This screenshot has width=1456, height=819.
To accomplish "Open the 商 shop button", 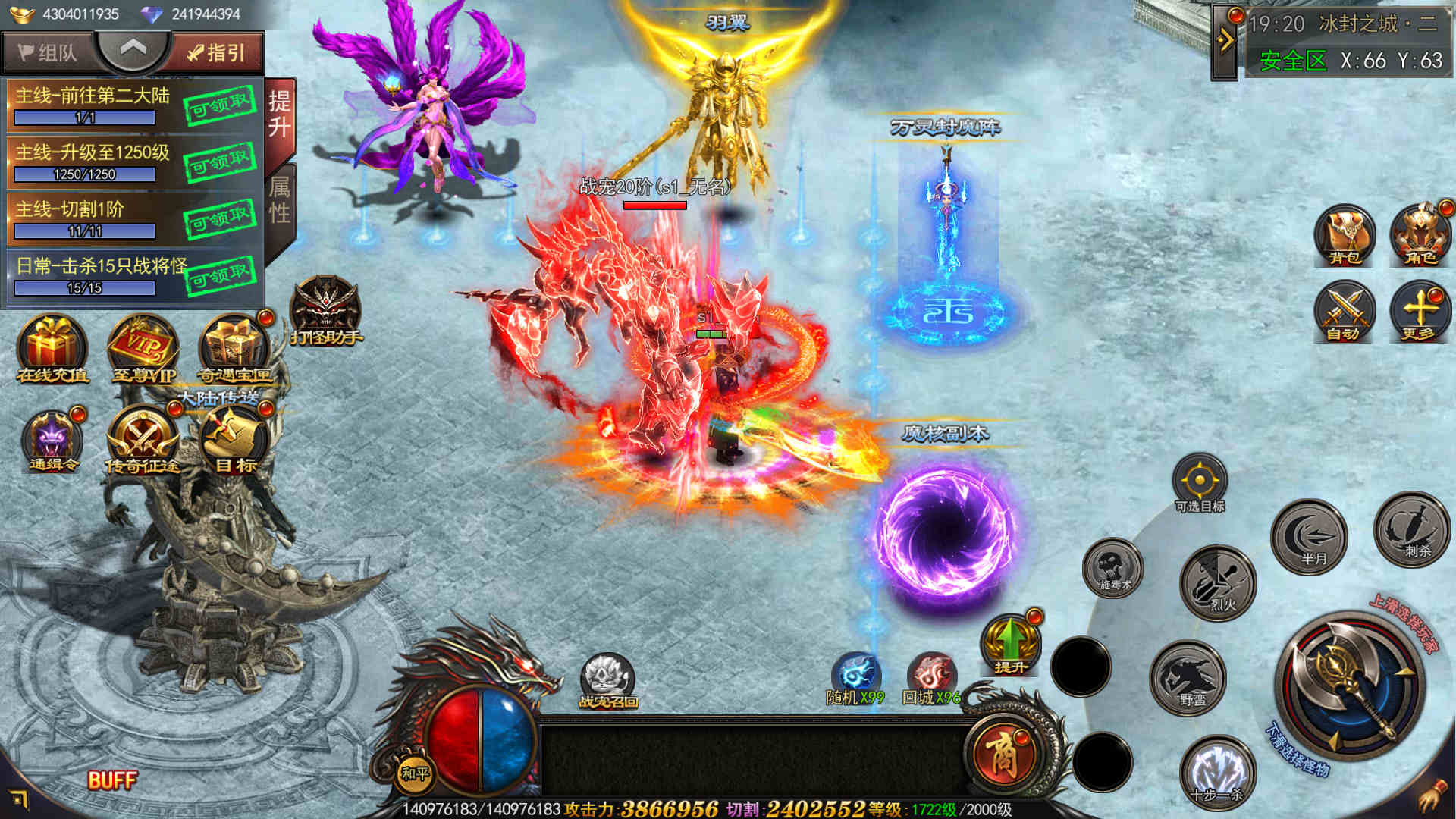I will coord(1002,753).
